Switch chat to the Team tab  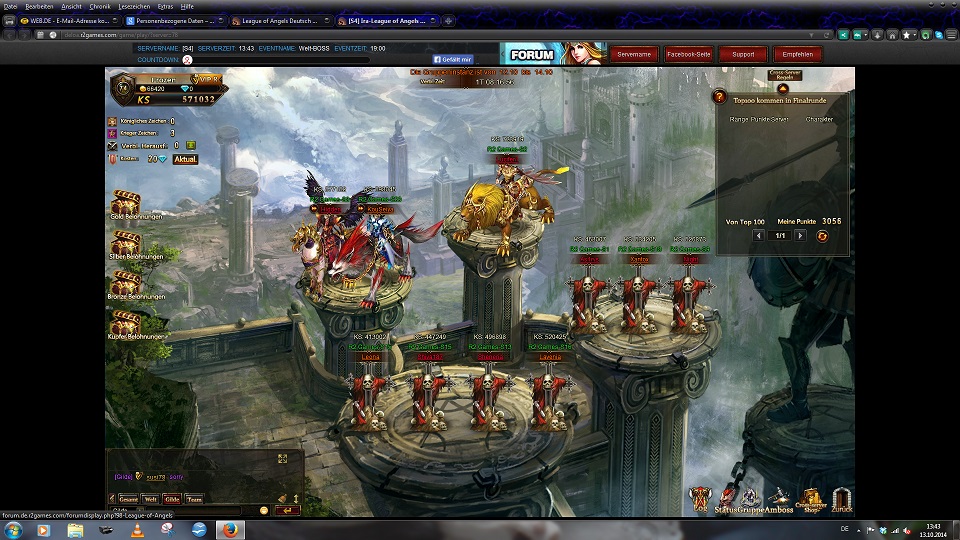(x=194, y=499)
